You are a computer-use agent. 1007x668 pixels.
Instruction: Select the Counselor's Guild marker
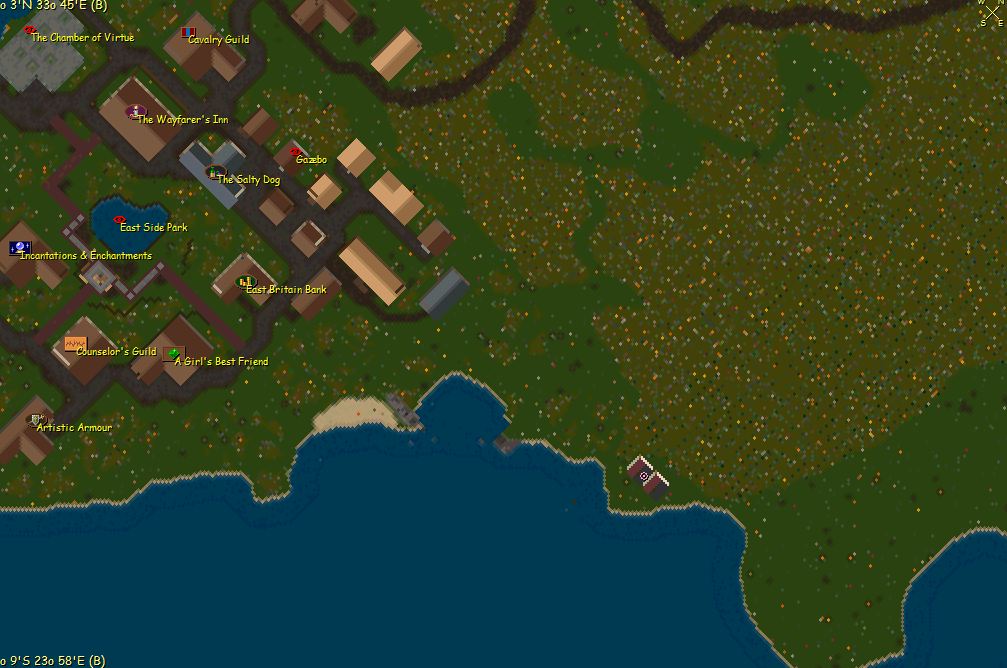[75, 344]
